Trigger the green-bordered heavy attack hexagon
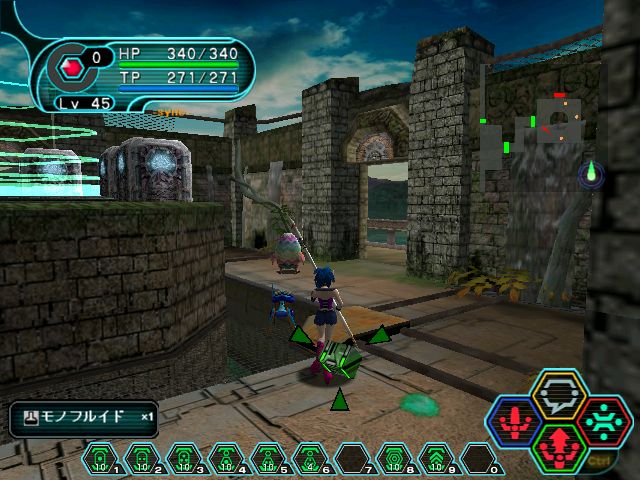This screenshot has width=640, height=480. (x=557, y=446)
